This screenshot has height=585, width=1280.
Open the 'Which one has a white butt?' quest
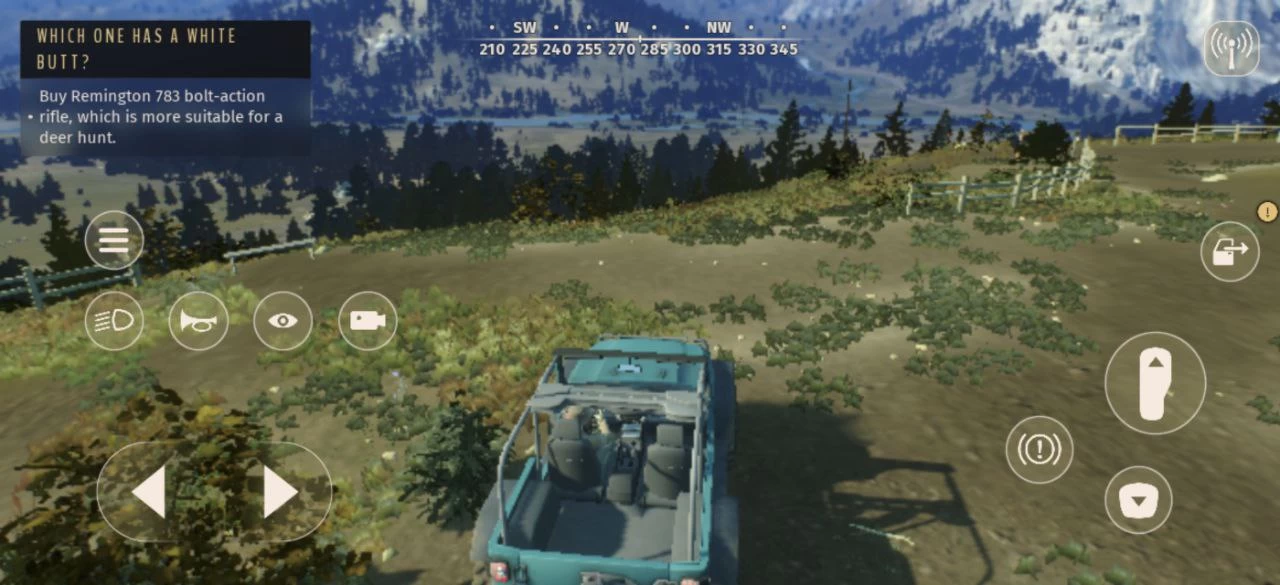[x=165, y=48]
